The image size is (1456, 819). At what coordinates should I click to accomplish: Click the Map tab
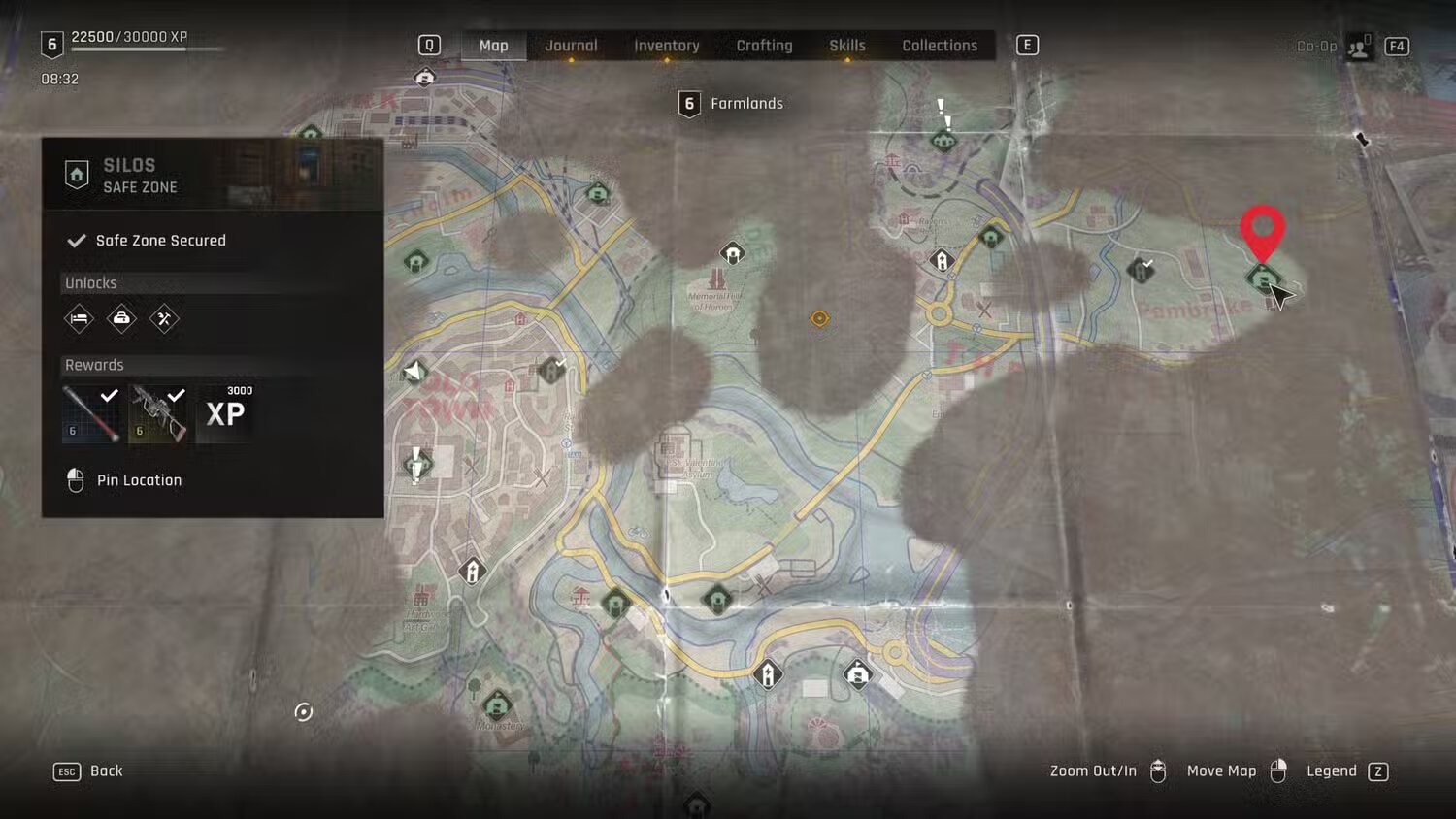pyautogui.click(x=493, y=46)
